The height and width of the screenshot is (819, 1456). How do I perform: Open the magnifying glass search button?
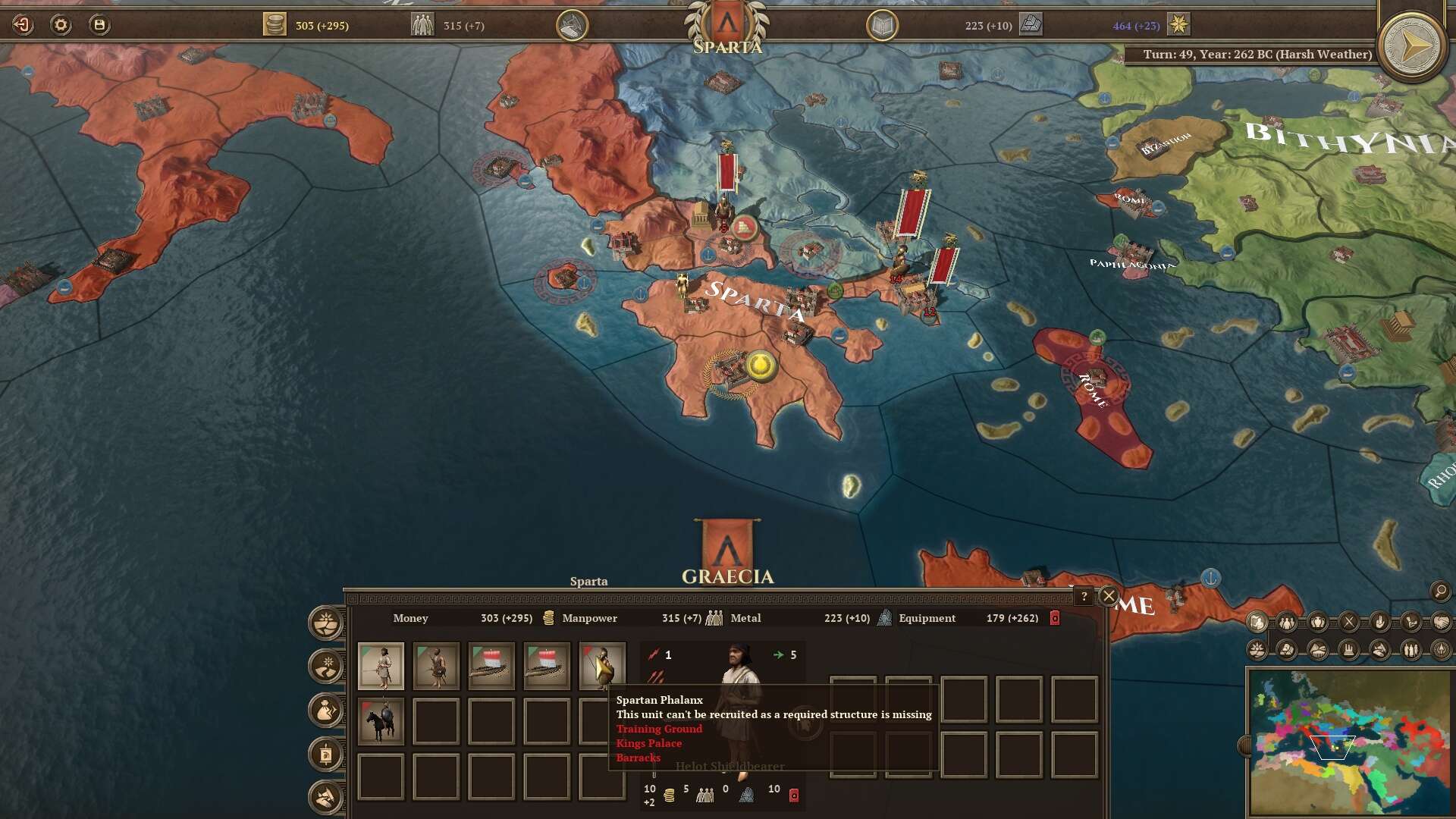[x=1440, y=591]
